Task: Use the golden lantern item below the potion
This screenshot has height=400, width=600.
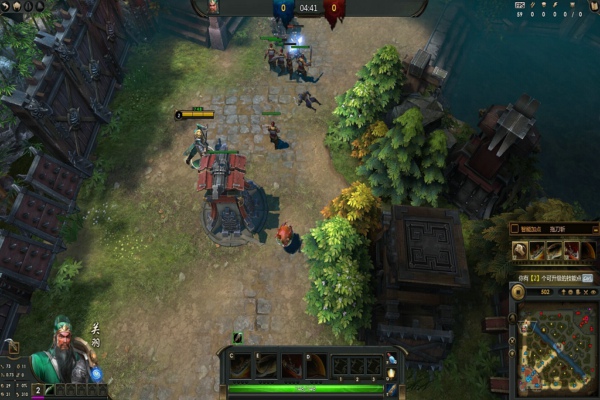Action: click(x=391, y=374)
